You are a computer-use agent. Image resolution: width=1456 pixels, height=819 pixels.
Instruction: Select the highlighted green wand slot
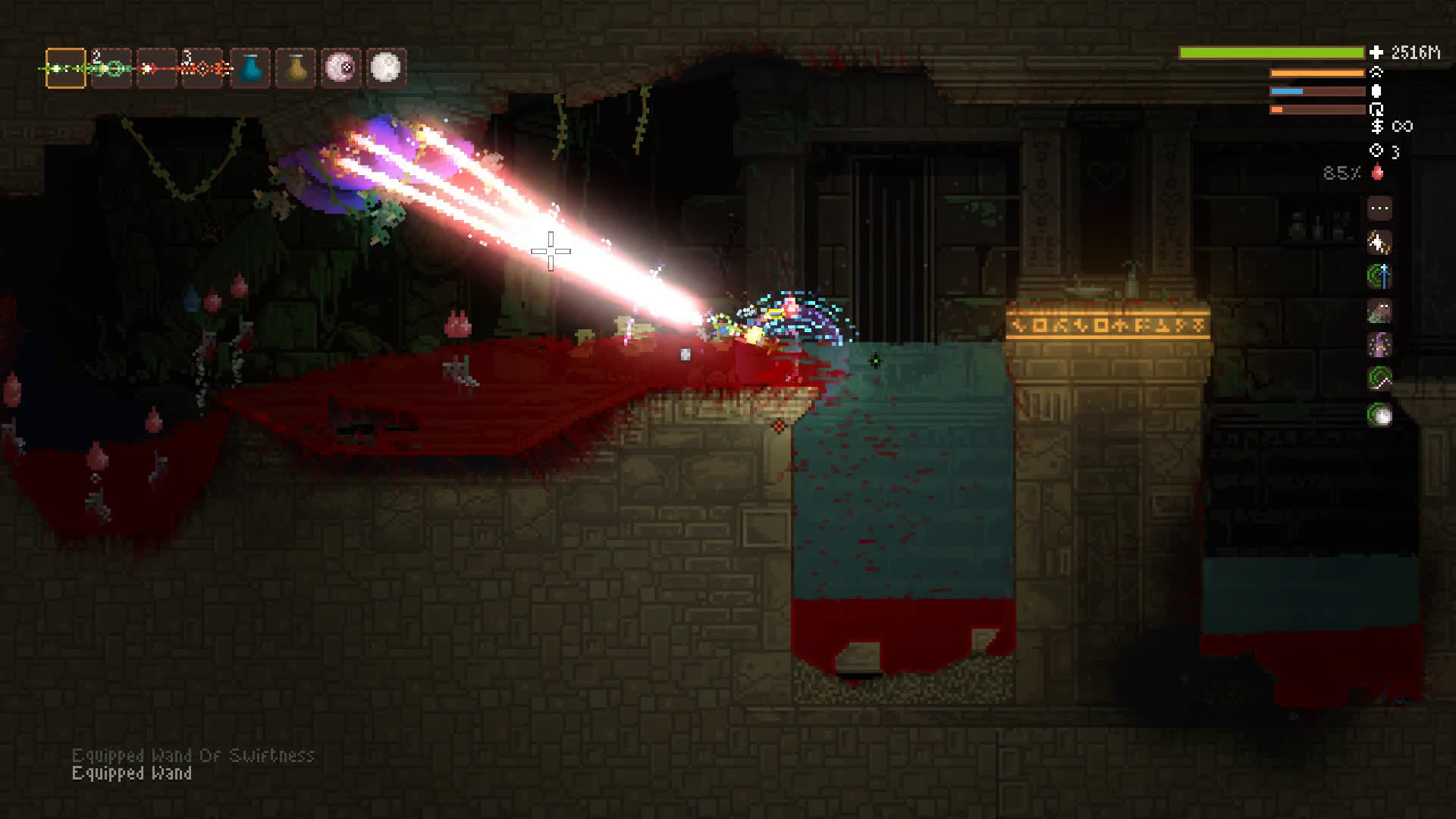(66, 68)
